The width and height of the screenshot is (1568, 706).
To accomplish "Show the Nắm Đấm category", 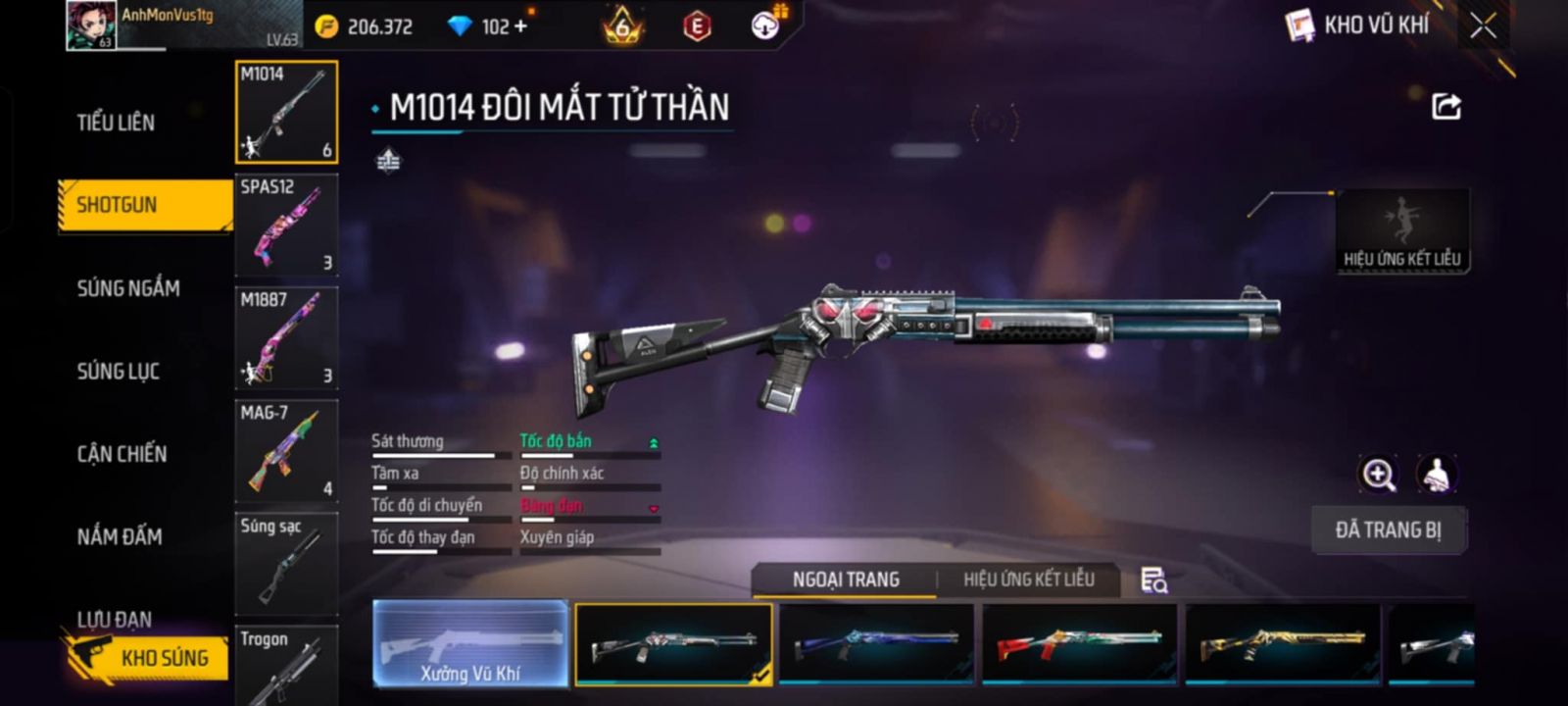I will (x=120, y=536).
